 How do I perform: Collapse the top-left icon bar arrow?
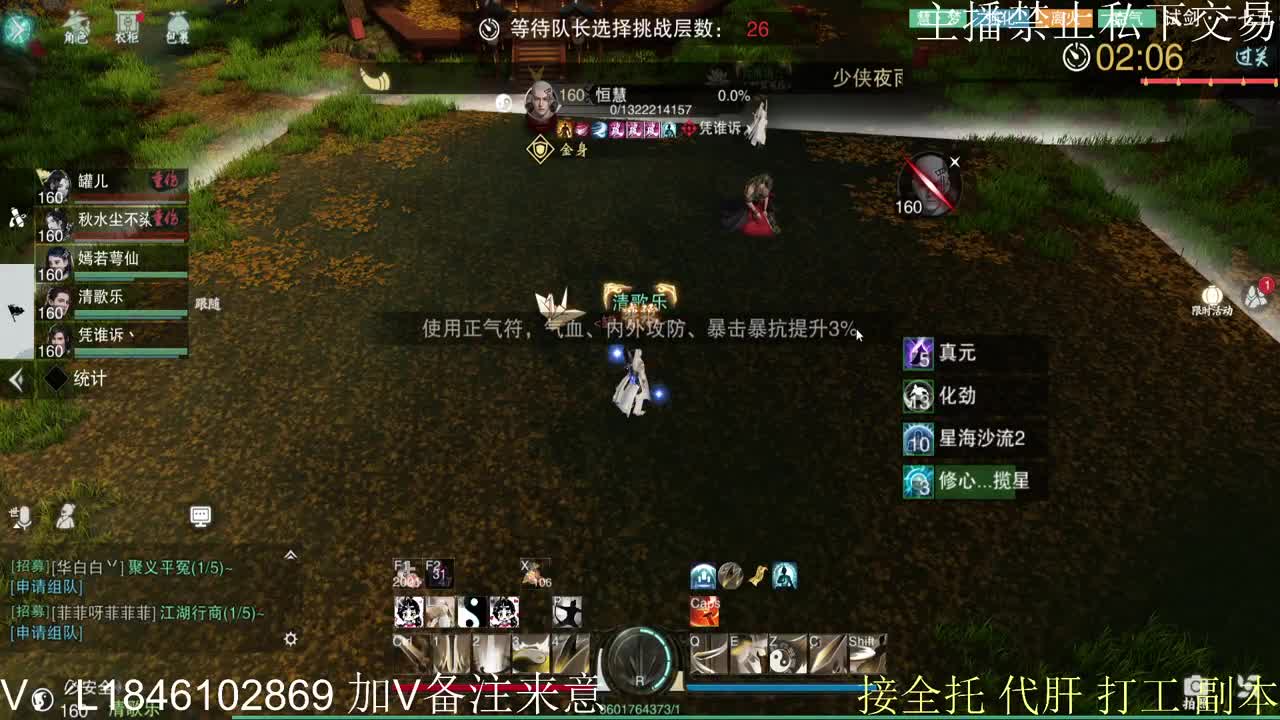17,26
